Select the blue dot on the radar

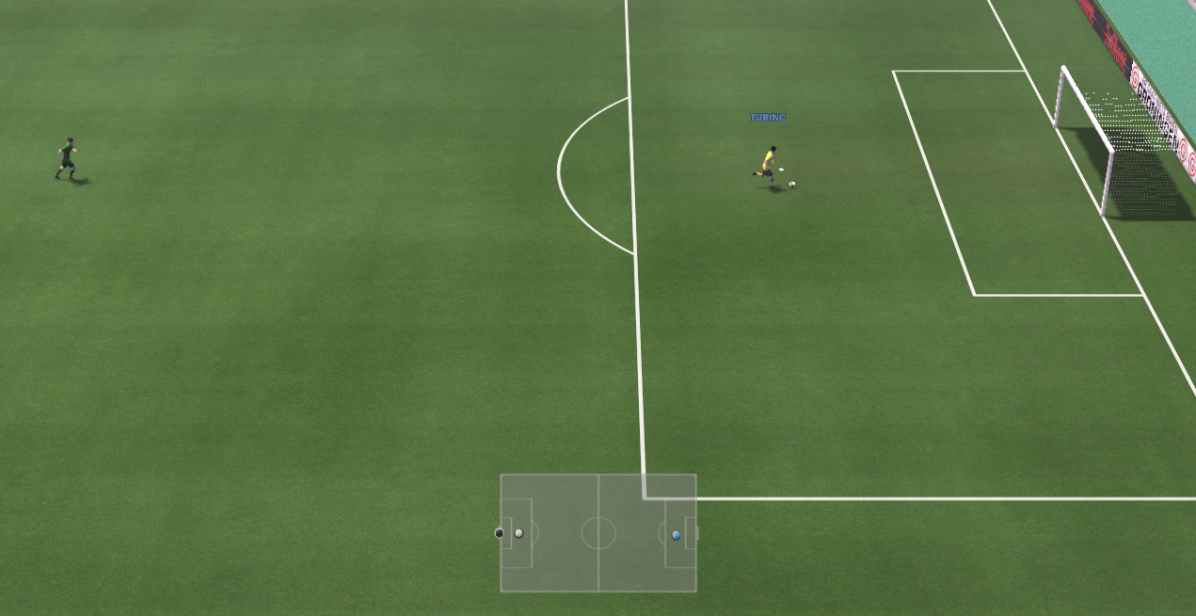pos(676,535)
